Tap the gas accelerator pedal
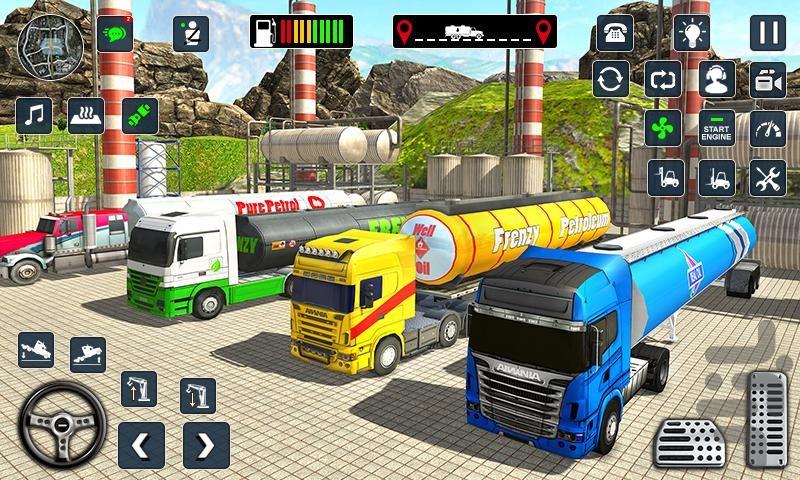The height and width of the screenshot is (480, 800). click(x=767, y=420)
